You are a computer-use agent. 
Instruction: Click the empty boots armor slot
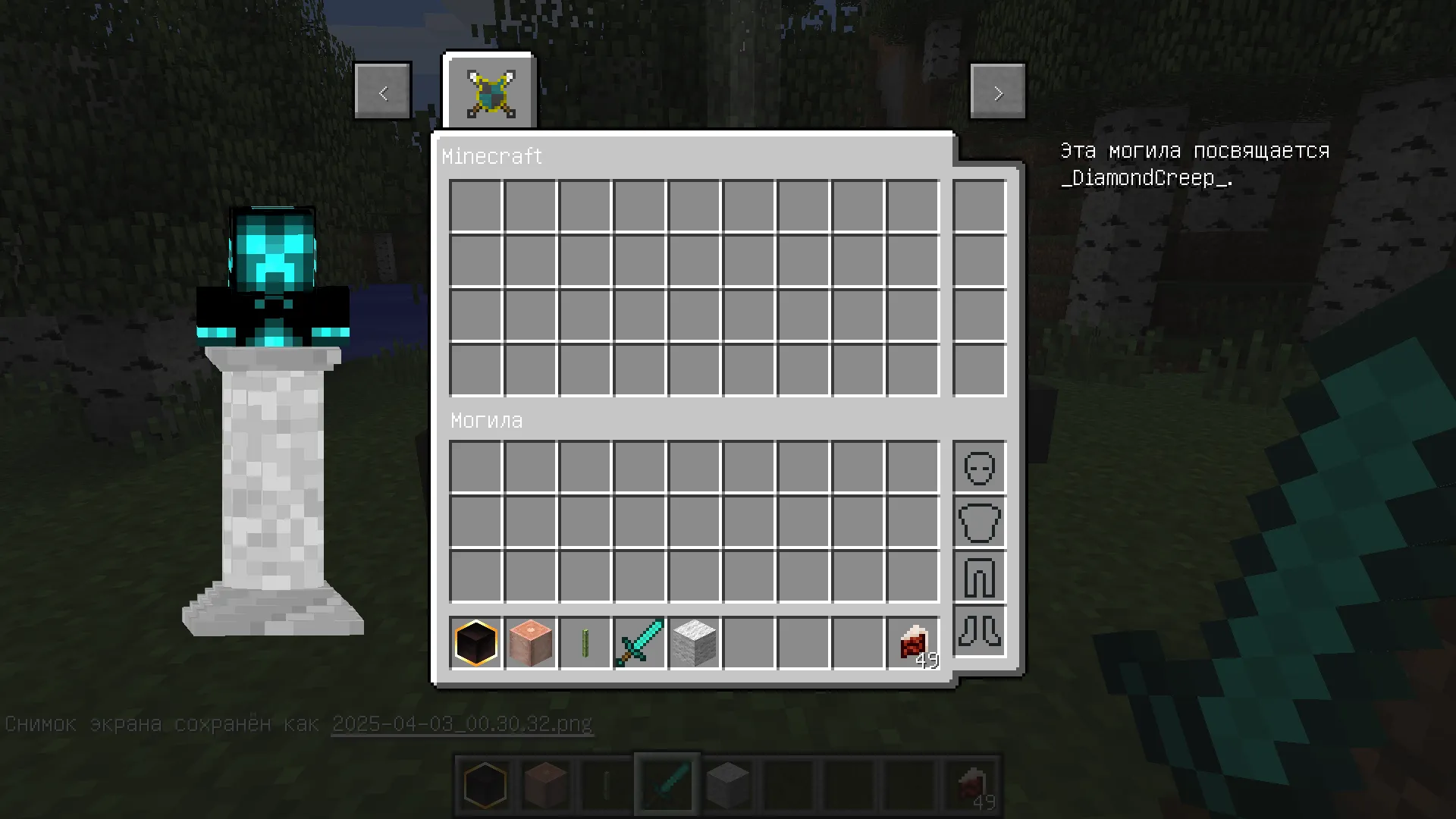tap(978, 632)
